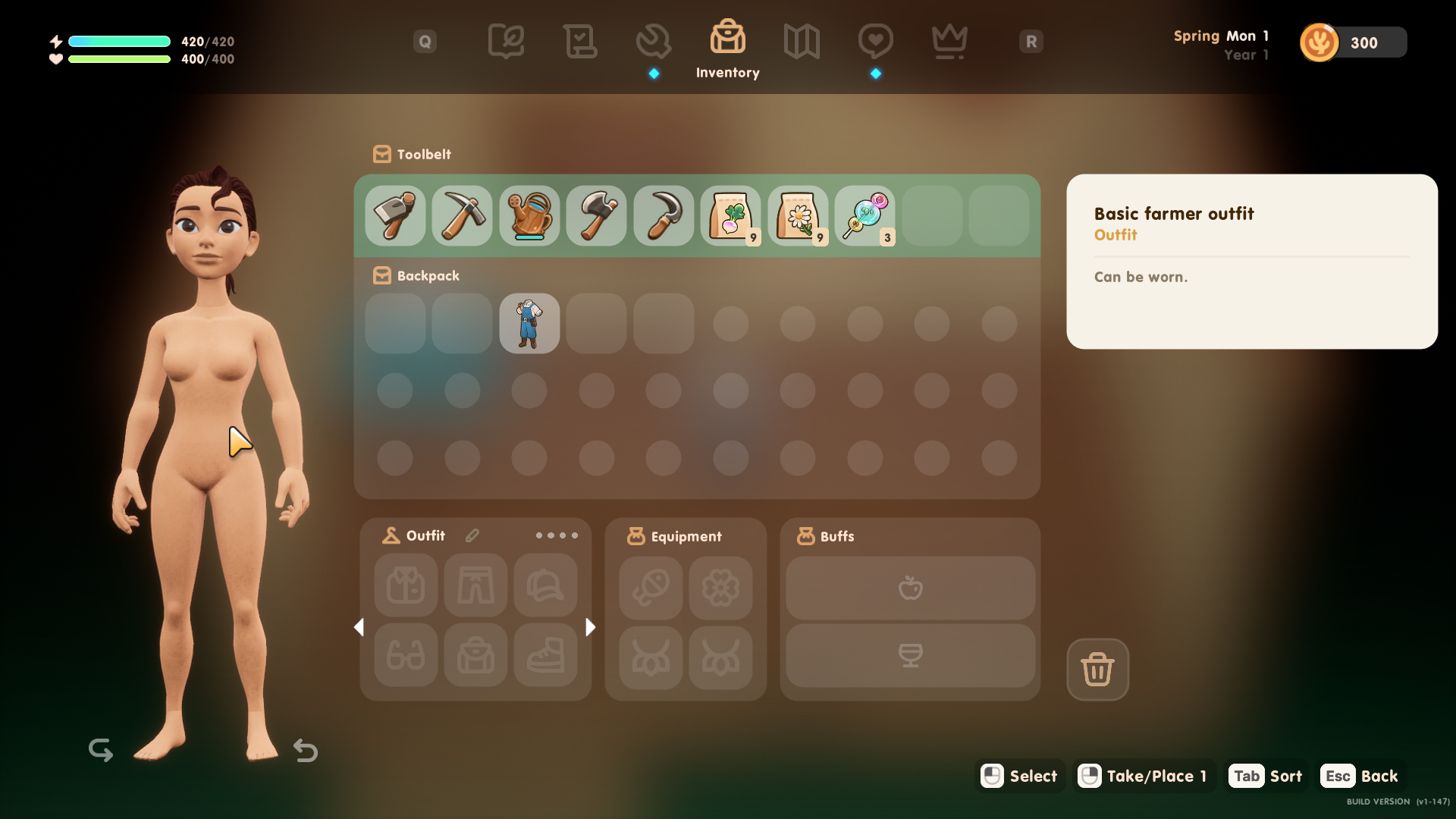Select the daisy flower seed bag
The image size is (1456, 819).
[798, 216]
